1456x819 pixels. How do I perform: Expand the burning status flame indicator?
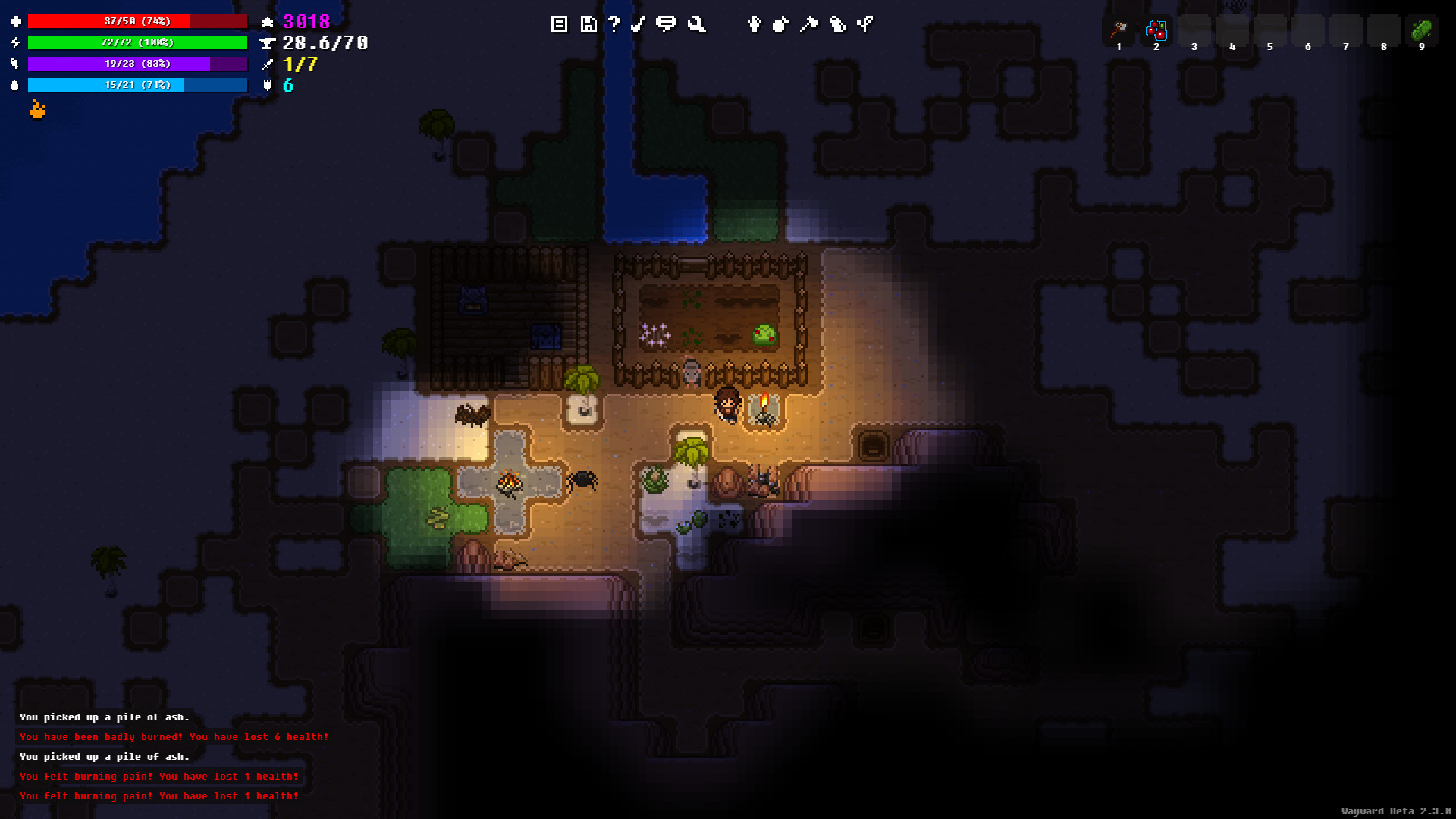[36, 109]
